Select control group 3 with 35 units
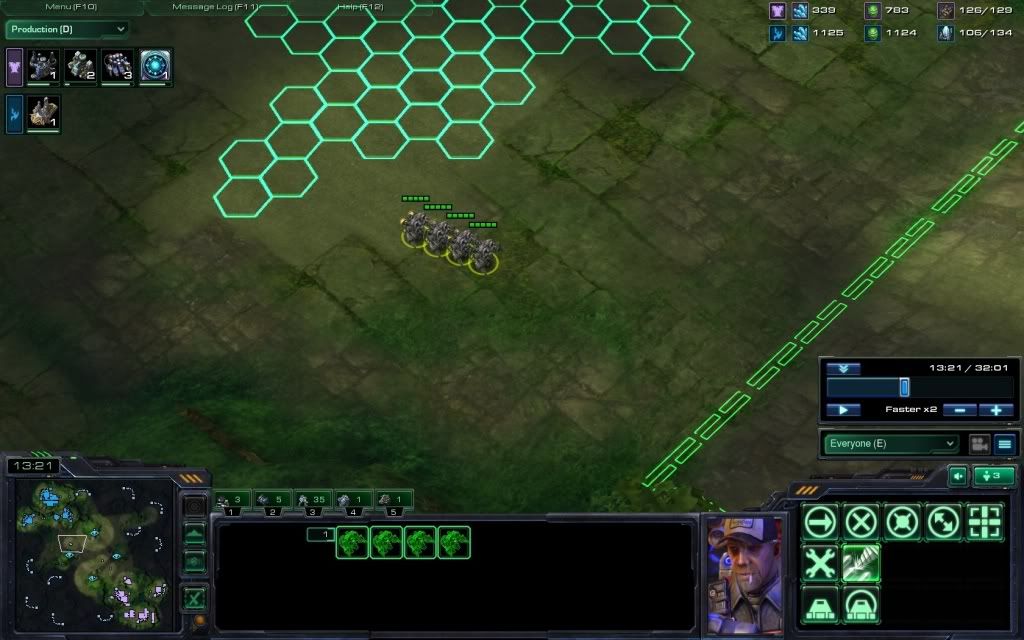Image resolution: width=1024 pixels, height=640 pixels. click(x=312, y=499)
